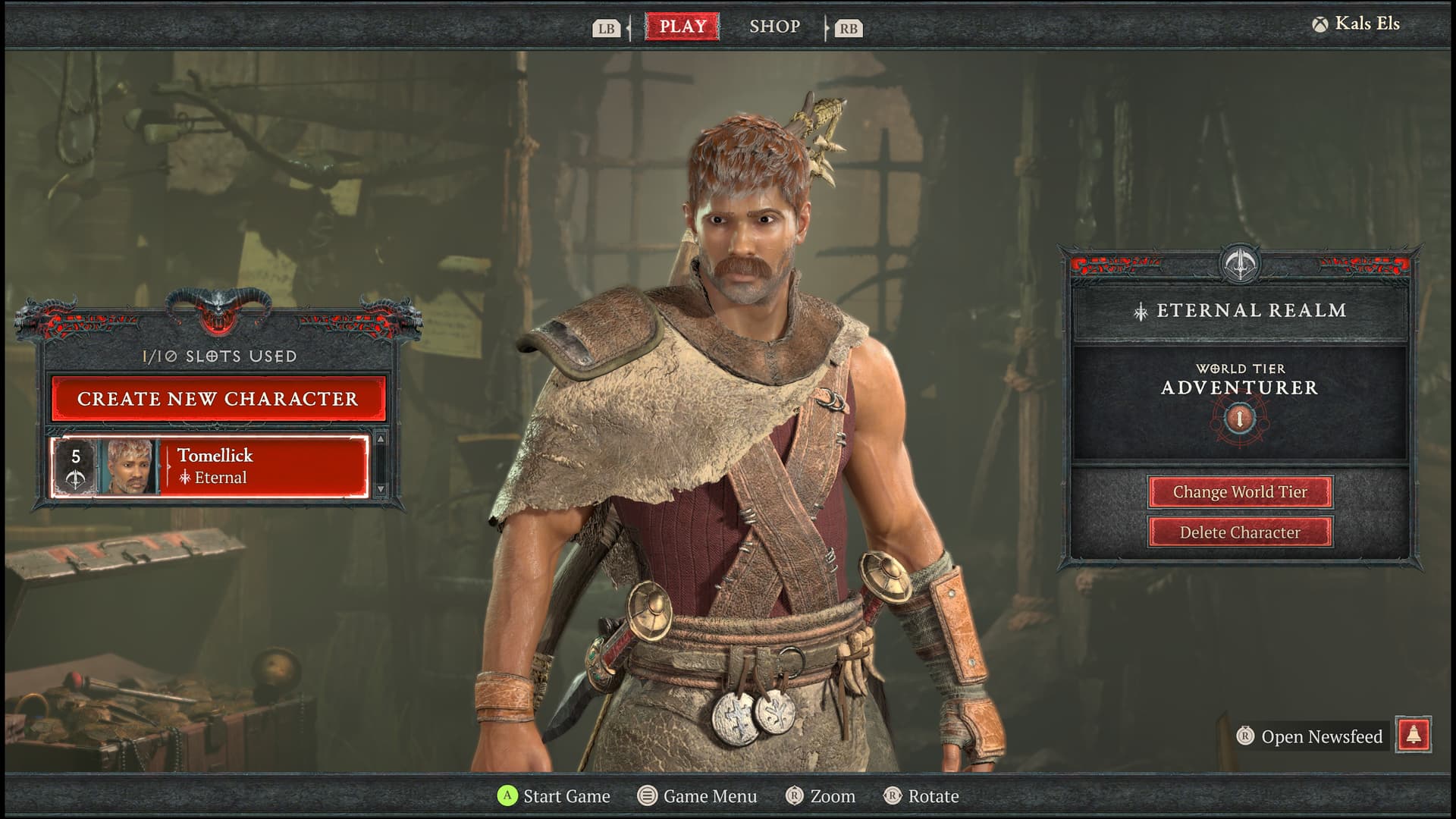This screenshot has width=1456, height=819.
Task: Create a new character
Action: (x=218, y=399)
